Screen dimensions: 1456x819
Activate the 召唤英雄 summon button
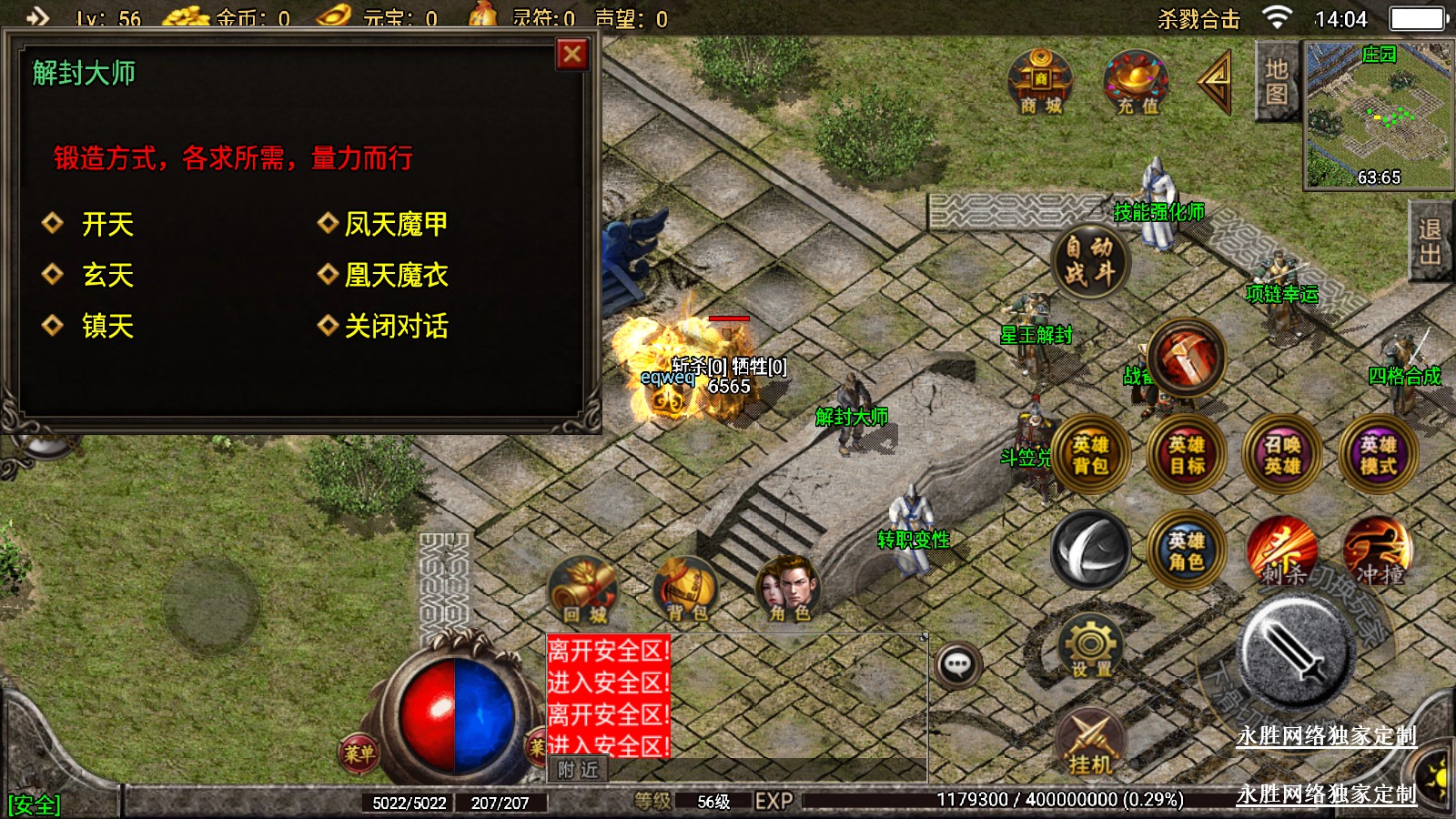[x=1281, y=455]
